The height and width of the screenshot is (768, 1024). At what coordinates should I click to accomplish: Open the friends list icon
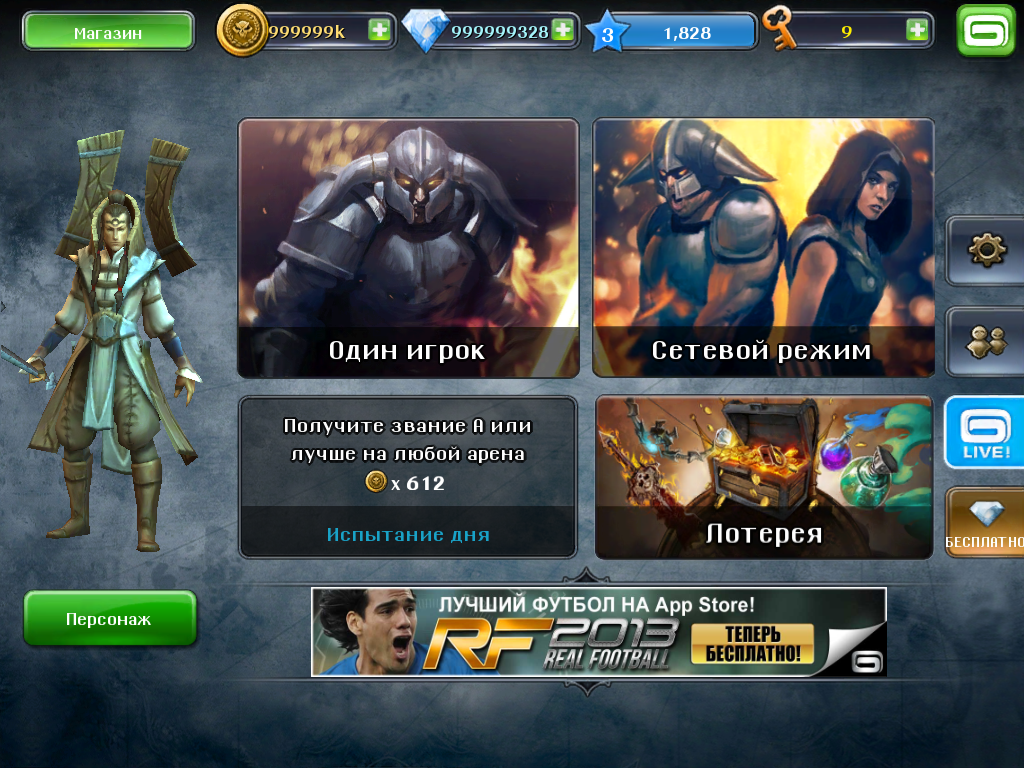986,341
